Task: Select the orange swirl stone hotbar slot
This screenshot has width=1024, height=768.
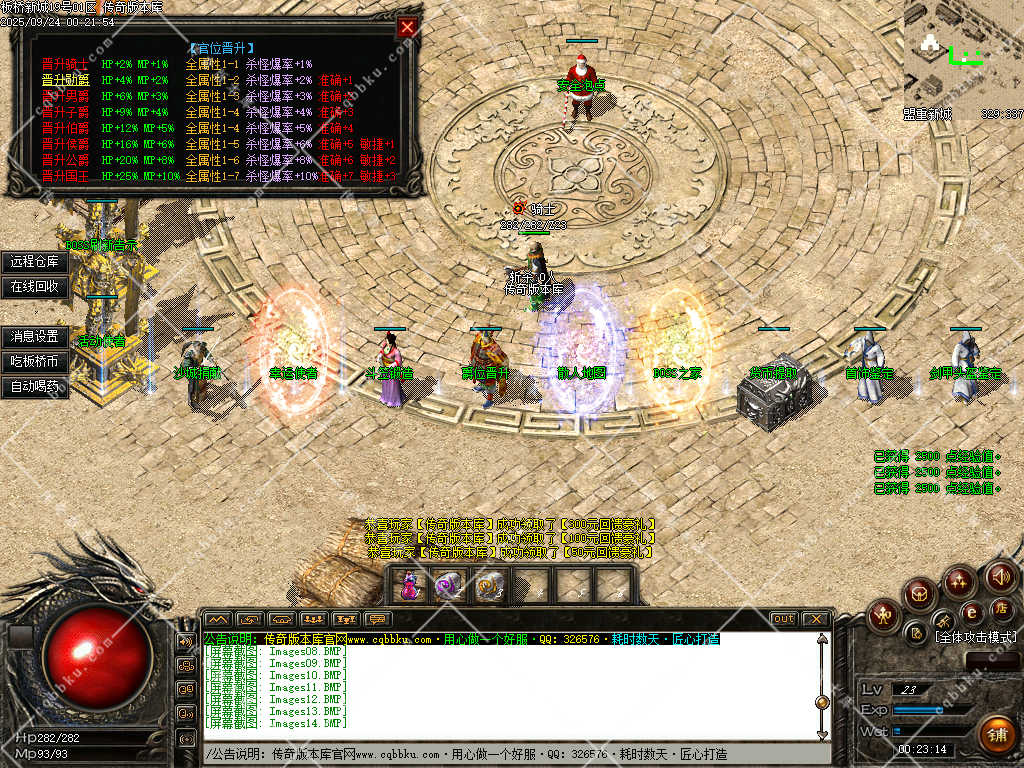Action: pyautogui.click(x=488, y=585)
